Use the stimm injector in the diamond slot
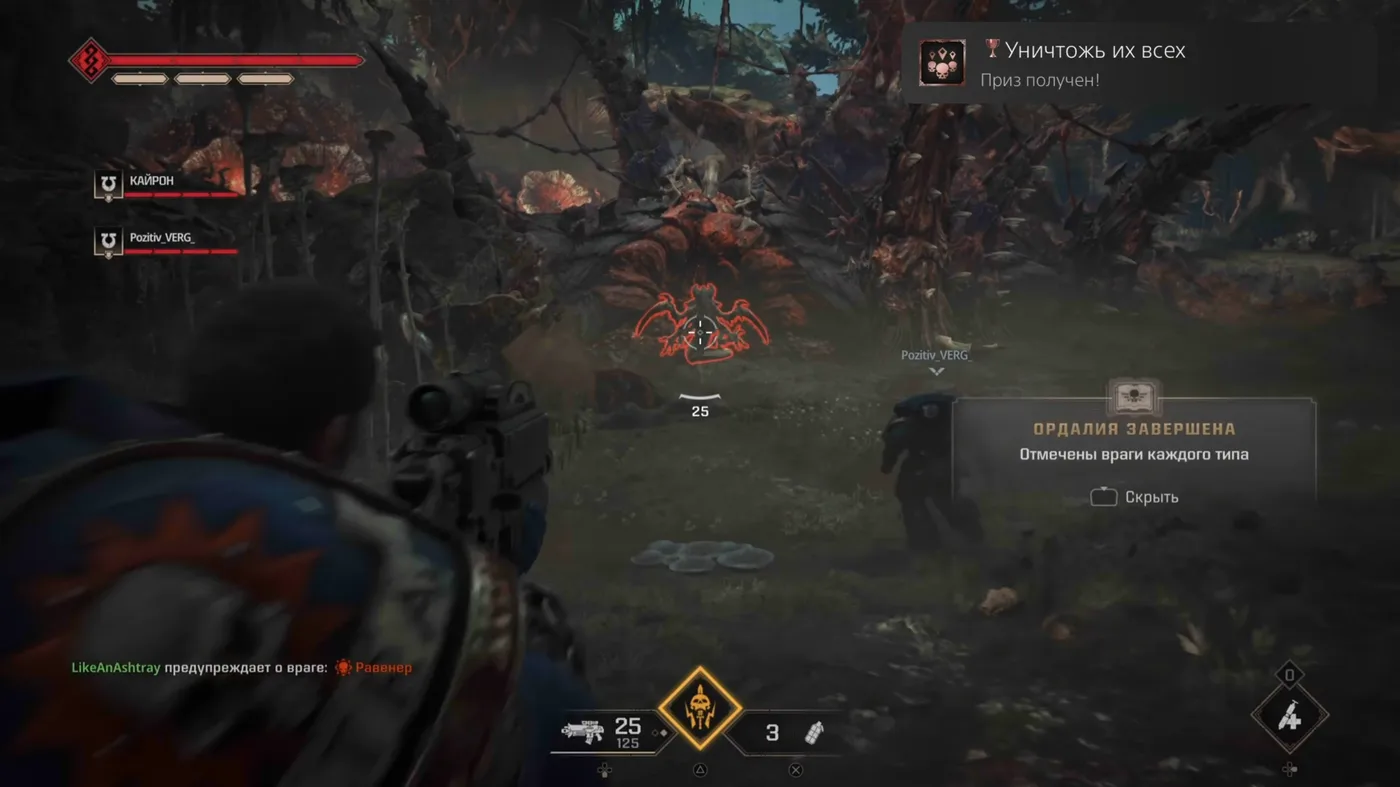The height and width of the screenshot is (787, 1400). tap(1289, 716)
